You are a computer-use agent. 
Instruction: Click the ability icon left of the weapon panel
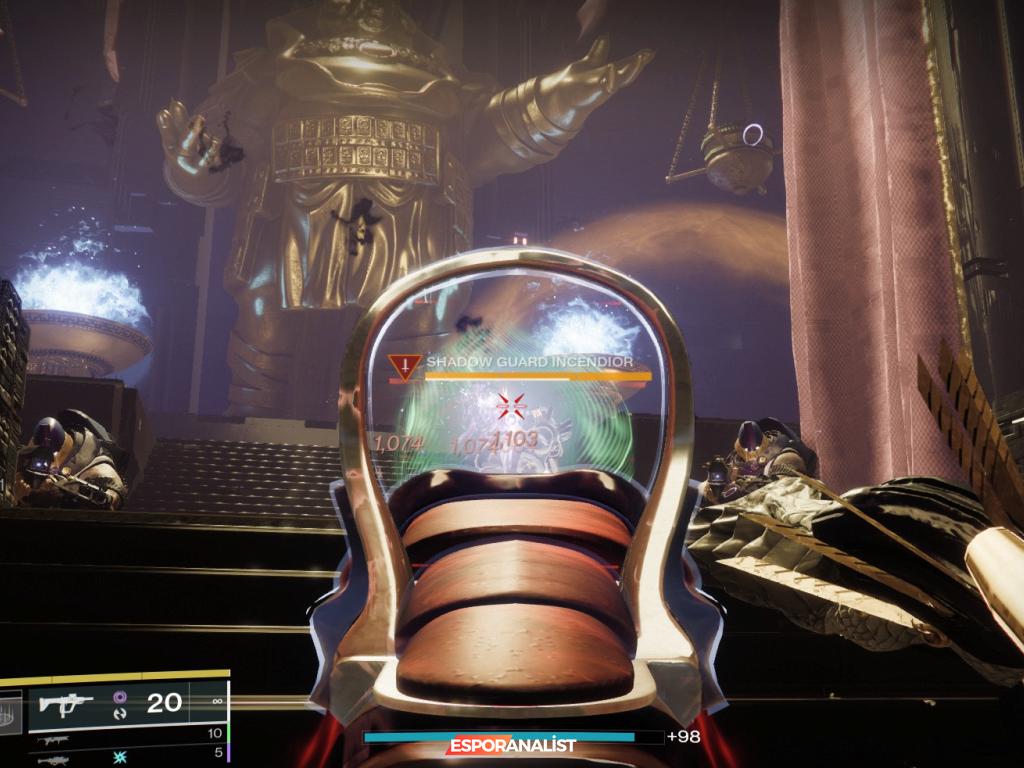(9, 711)
